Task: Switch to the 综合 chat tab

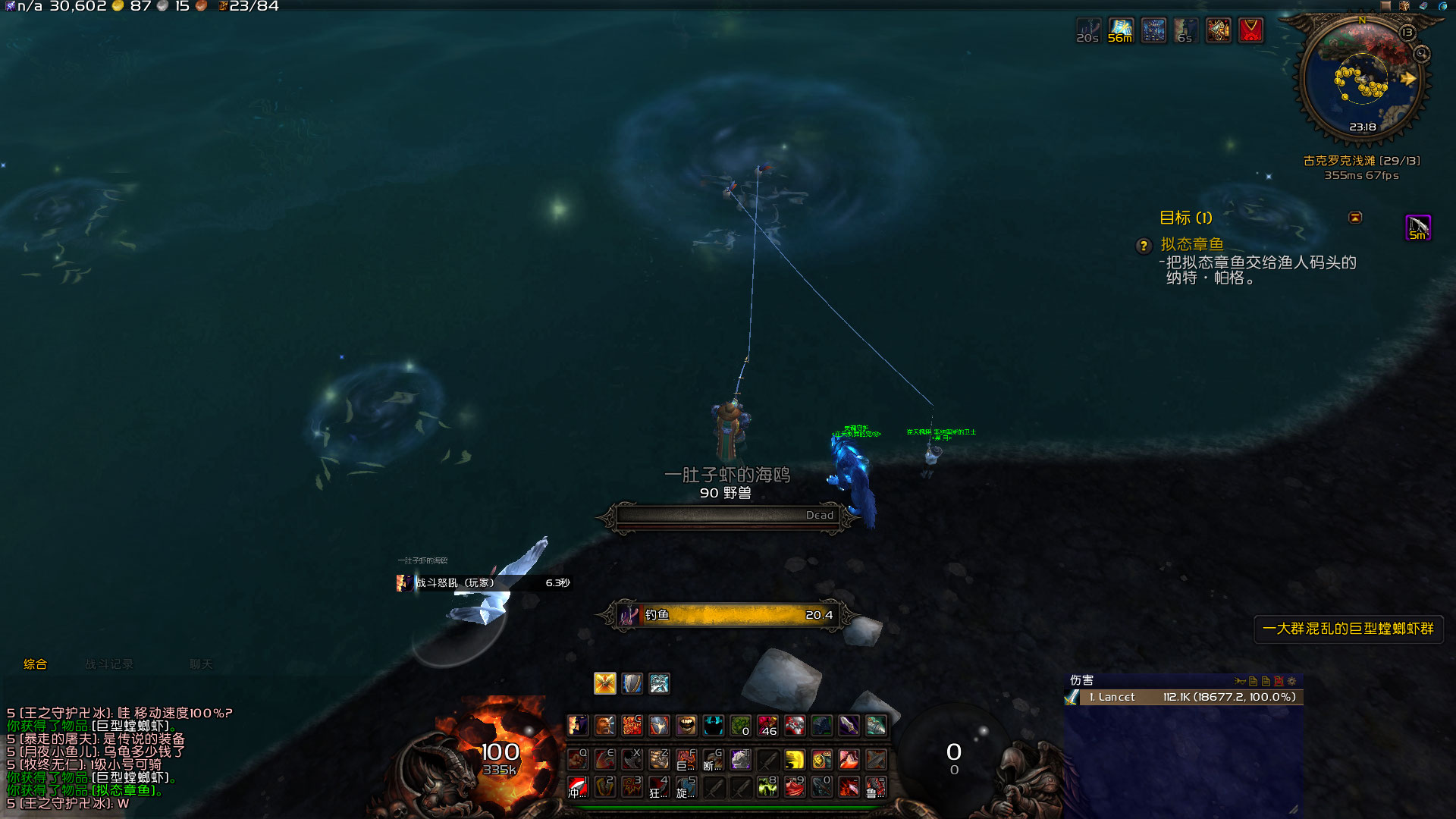Action: [35, 664]
